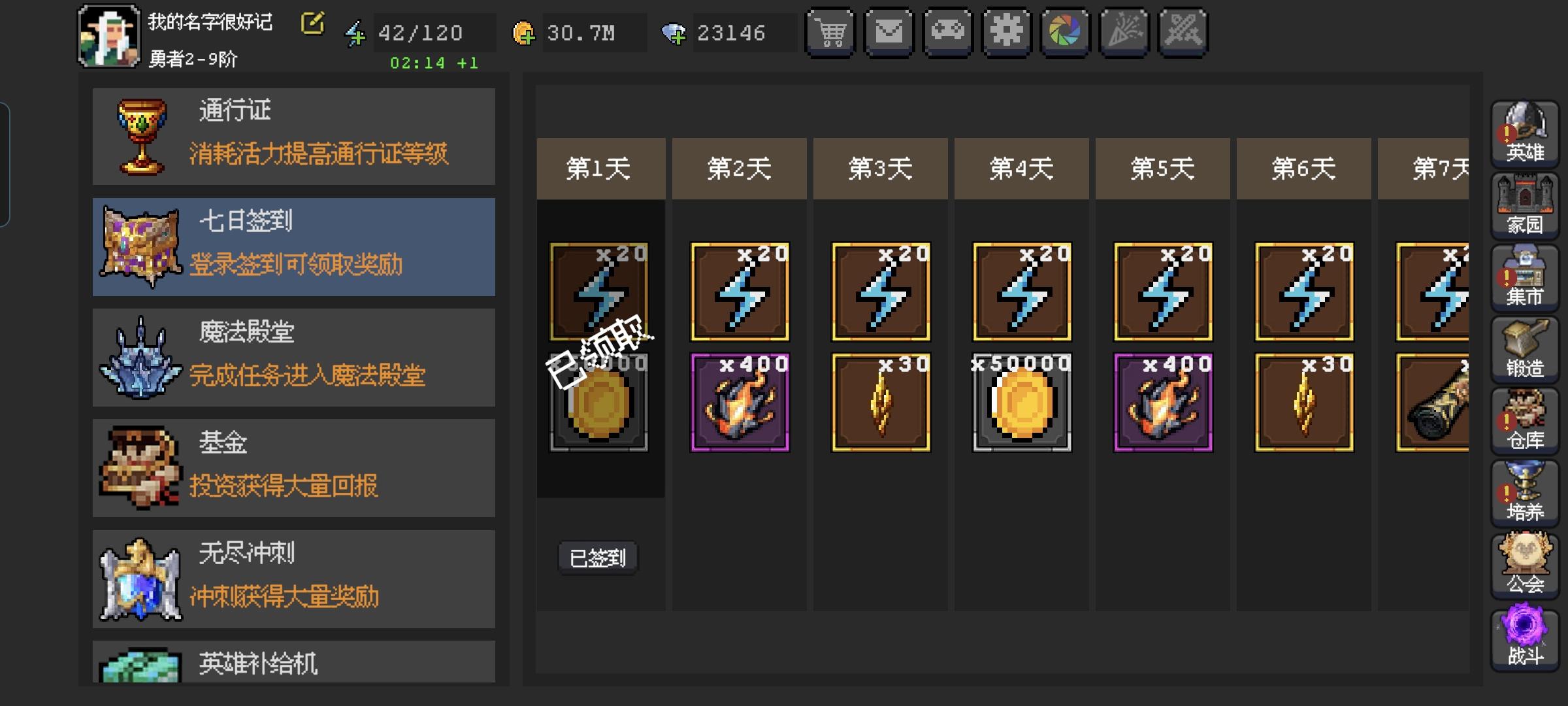Image resolution: width=1568 pixels, height=706 pixels.
Task: Open the 英雄 hero panel
Action: [x=1525, y=134]
